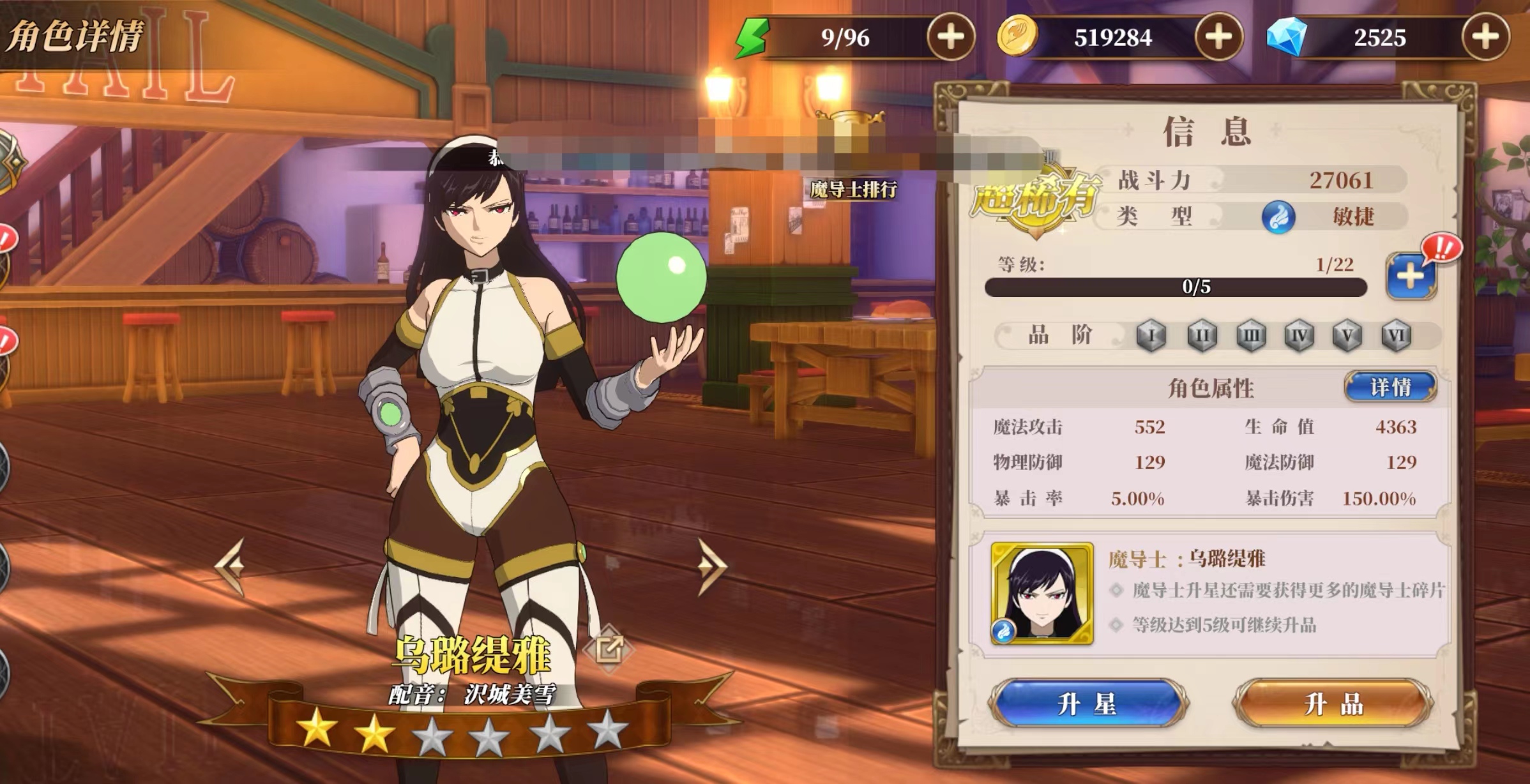This screenshot has height=784, width=1530.
Task: Switch to the next character arrow
Action: click(711, 565)
